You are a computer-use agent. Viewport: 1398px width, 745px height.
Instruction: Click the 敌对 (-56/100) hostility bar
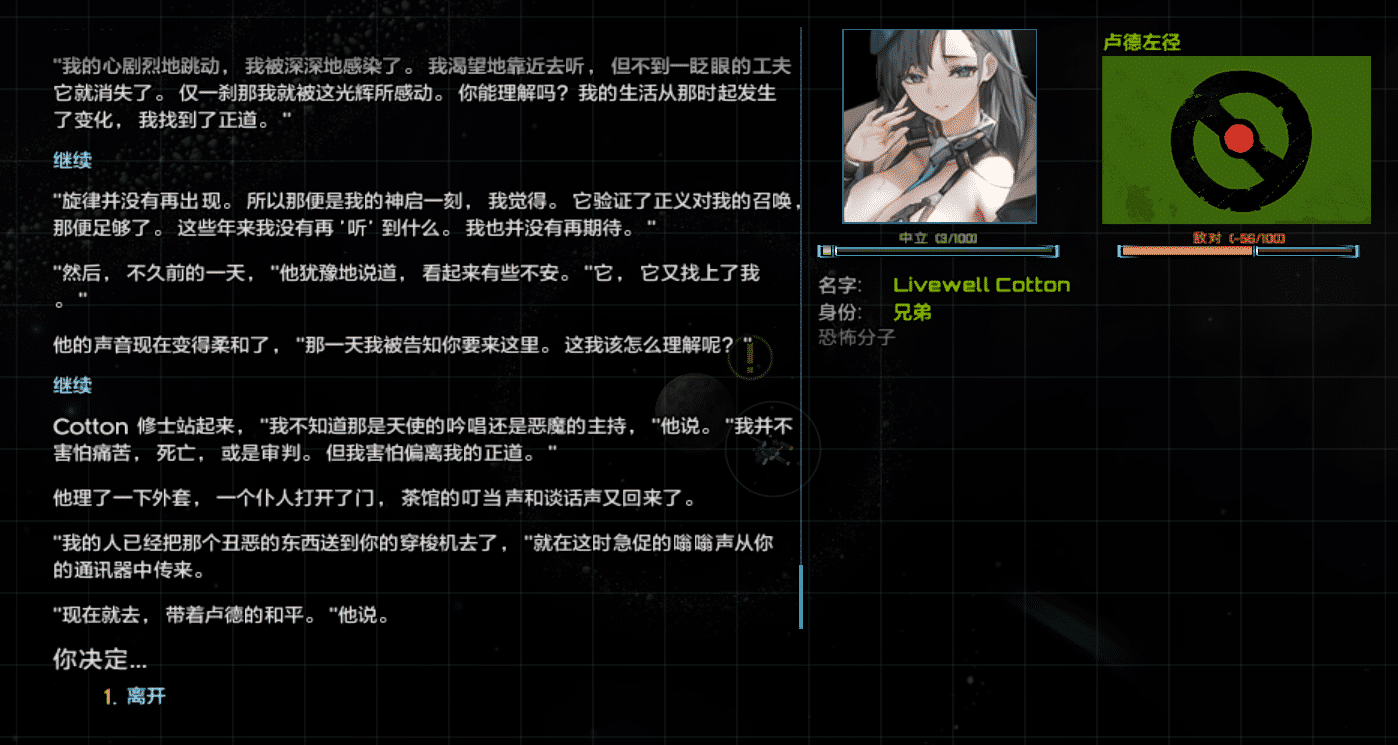click(1237, 251)
